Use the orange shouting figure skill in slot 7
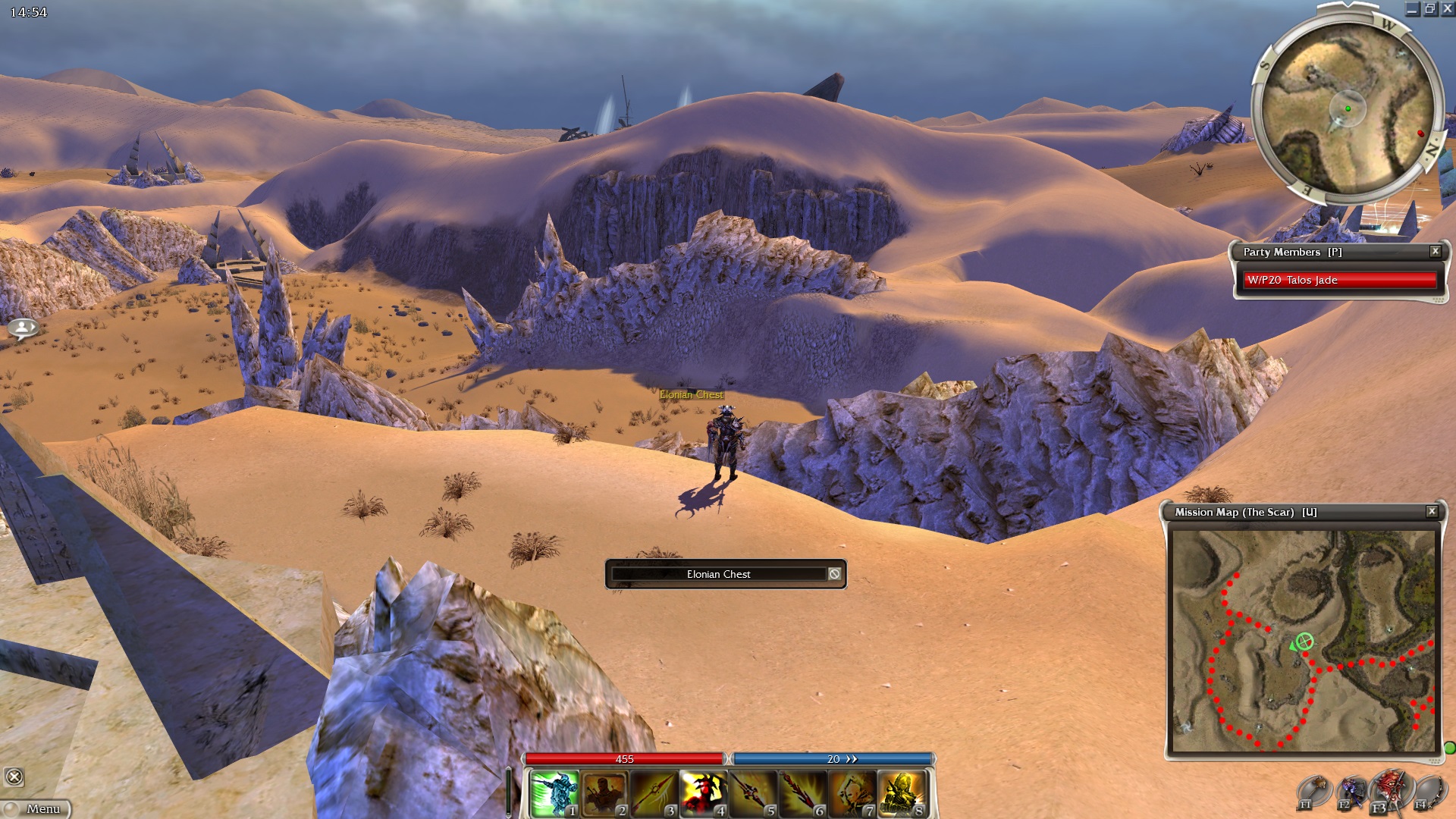The height and width of the screenshot is (819, 1456). coord(852,793)
